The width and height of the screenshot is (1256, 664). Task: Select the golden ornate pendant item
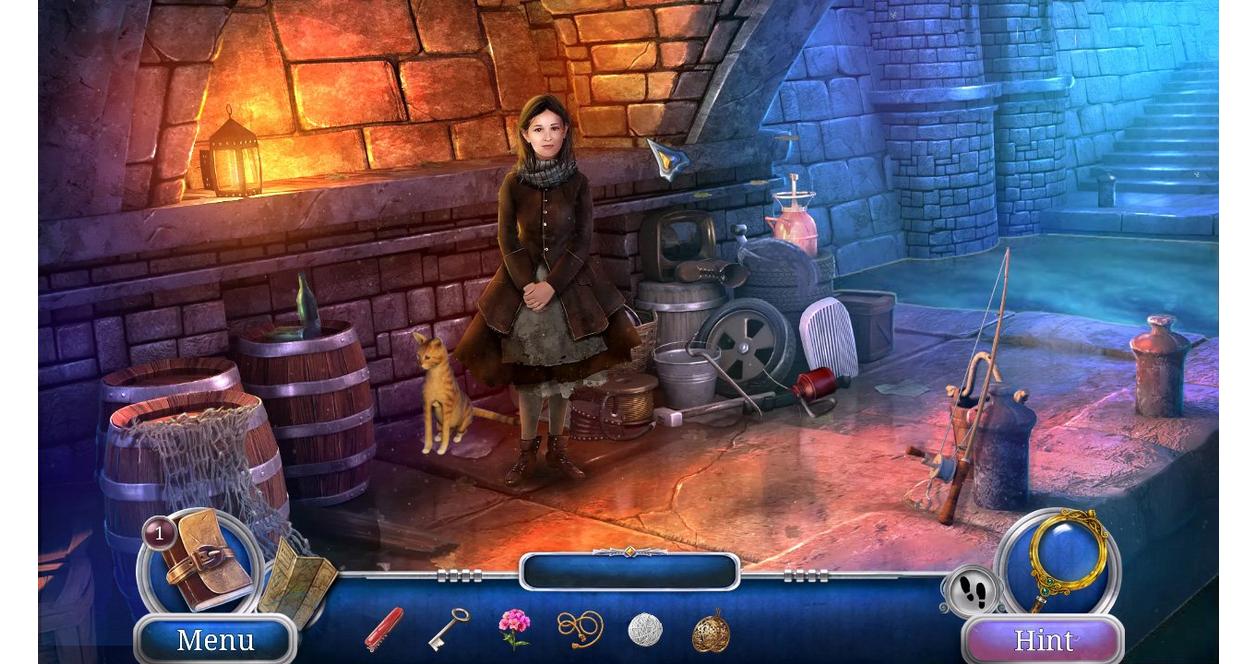click(711, 631)
